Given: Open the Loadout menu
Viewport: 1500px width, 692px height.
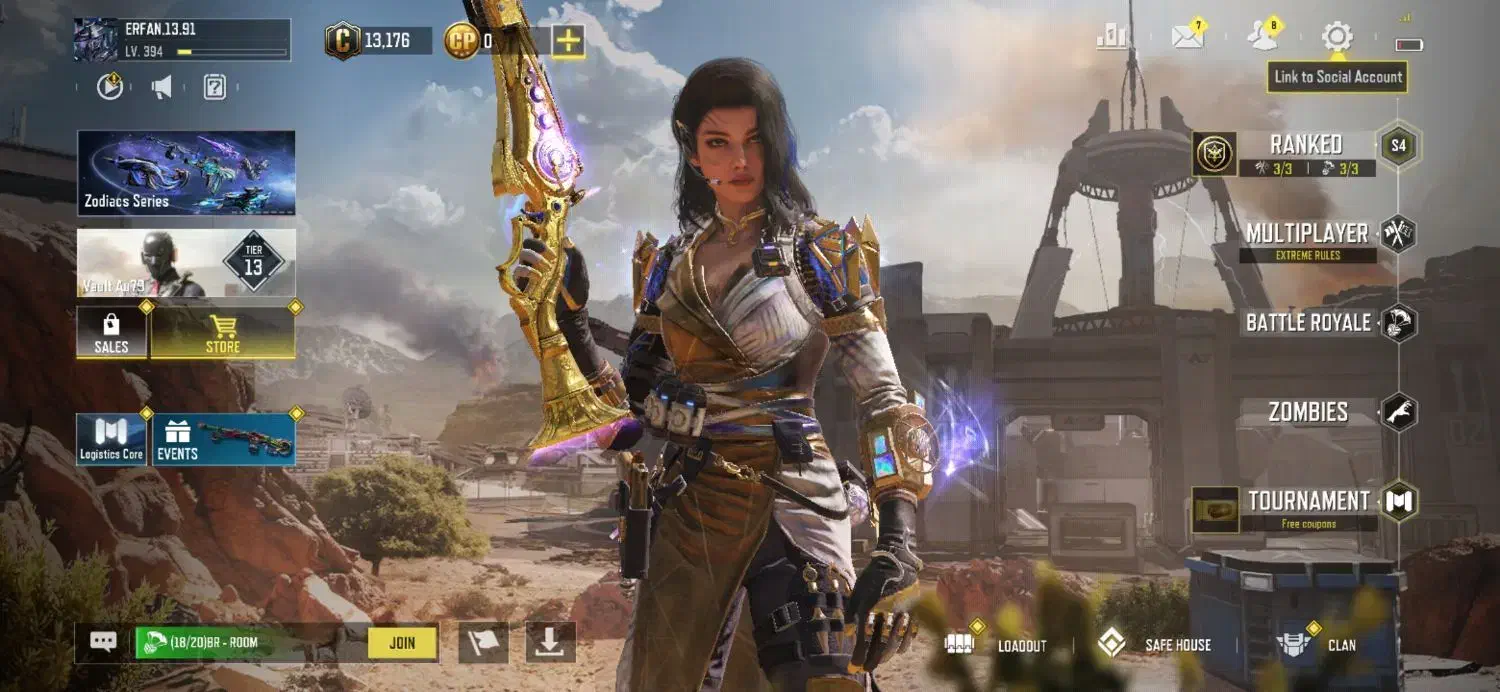Looking at the screenshot, I should [1002, 645].
